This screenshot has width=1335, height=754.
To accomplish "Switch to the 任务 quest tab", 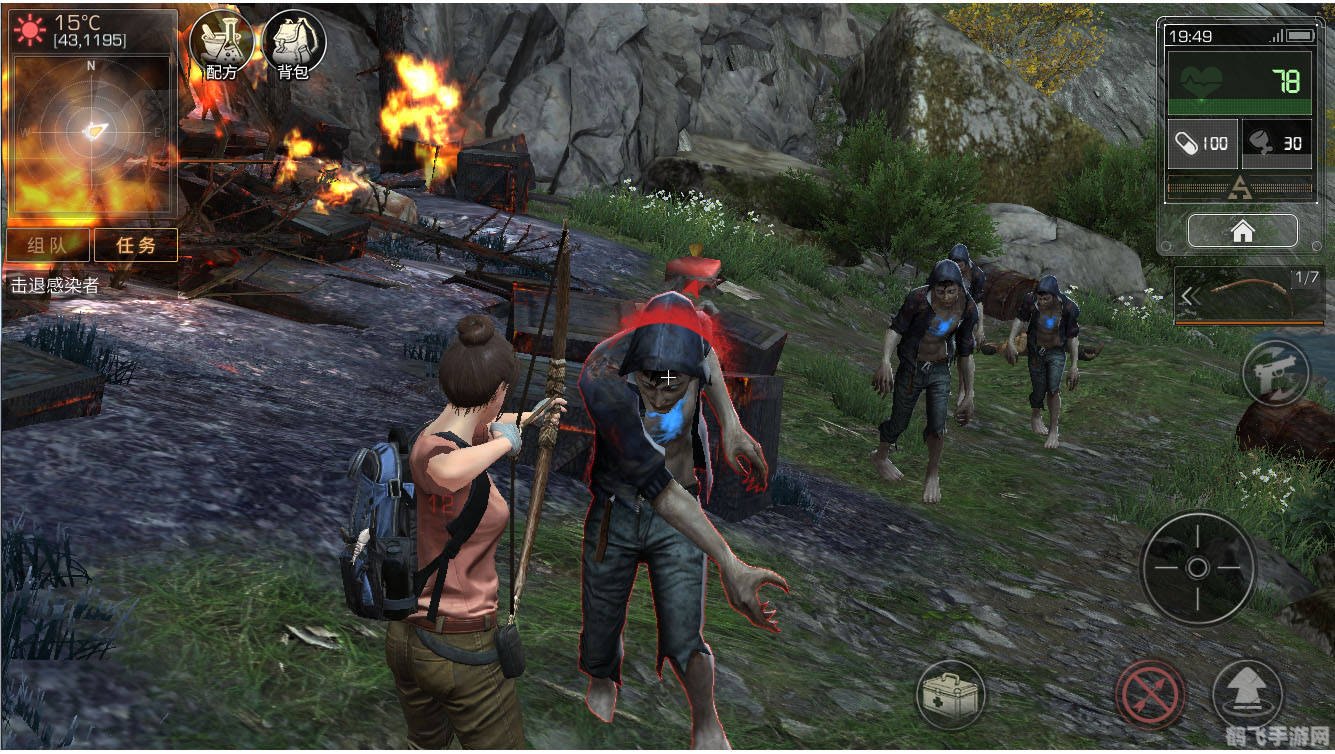I will tap(135, 245).
